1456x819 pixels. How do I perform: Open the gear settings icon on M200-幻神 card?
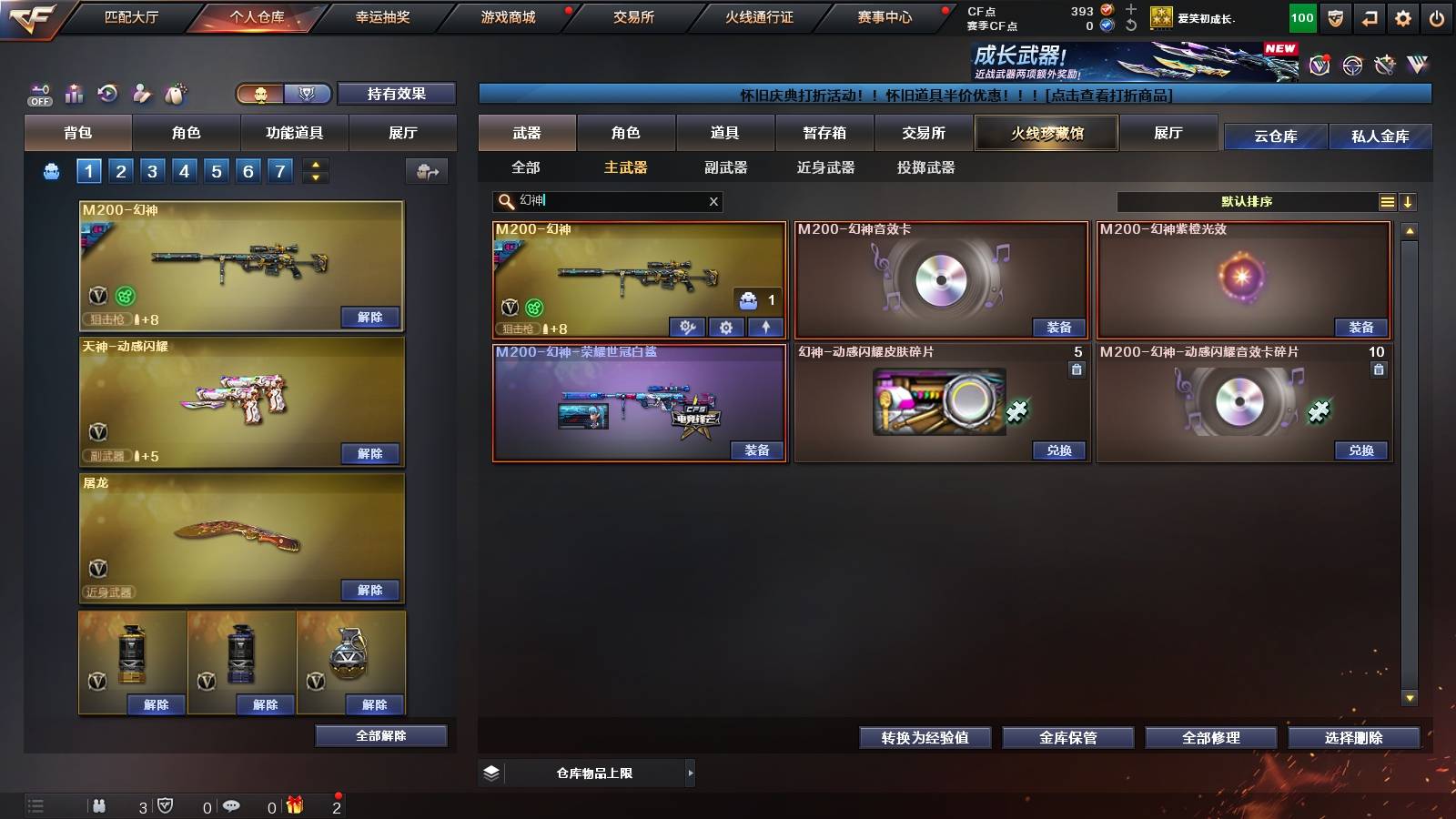point(726,326)
